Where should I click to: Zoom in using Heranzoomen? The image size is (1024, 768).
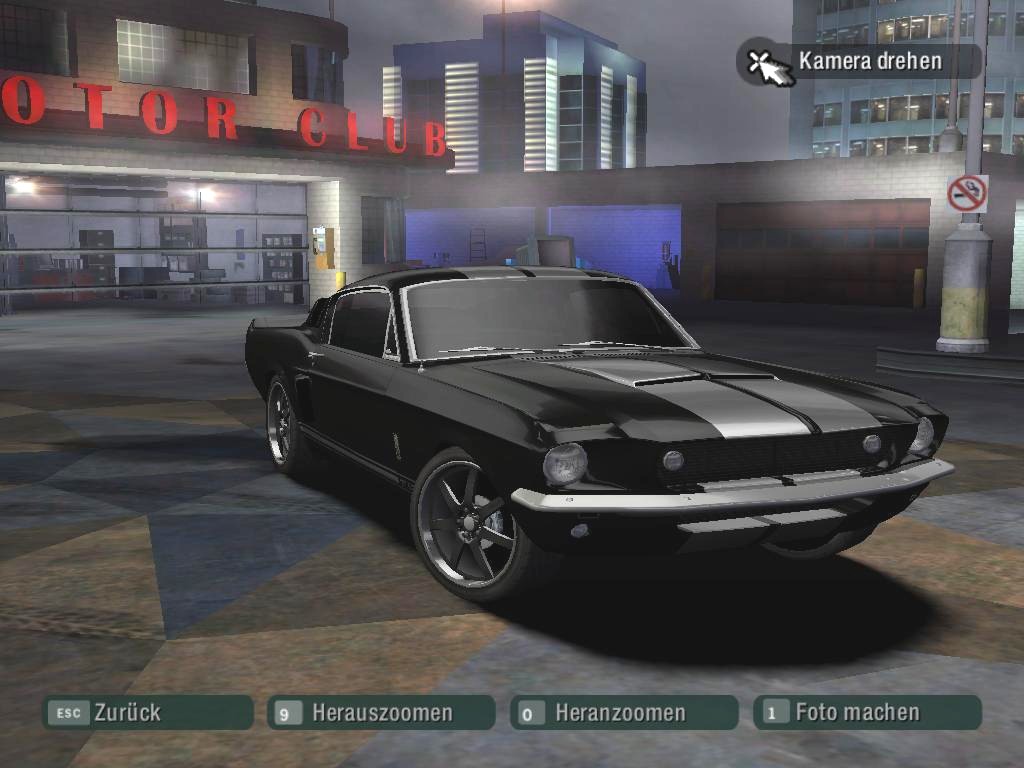[x=623, y=713]
